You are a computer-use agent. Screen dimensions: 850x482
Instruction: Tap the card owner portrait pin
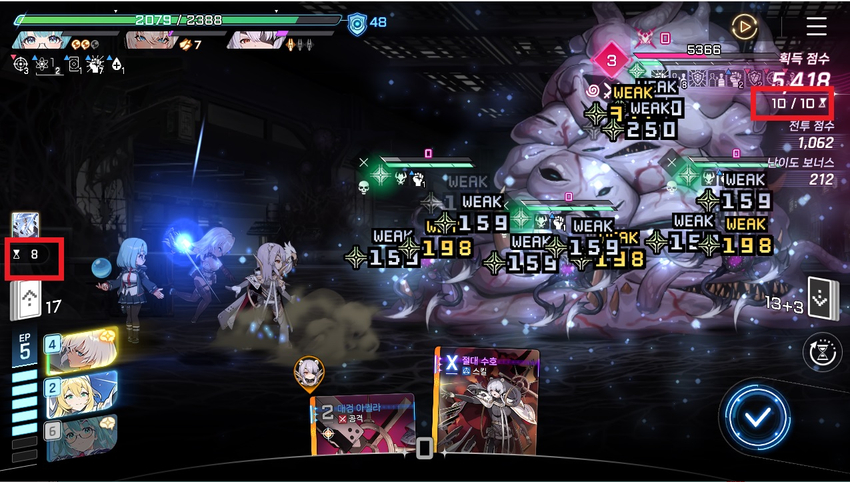click(308, 371)
